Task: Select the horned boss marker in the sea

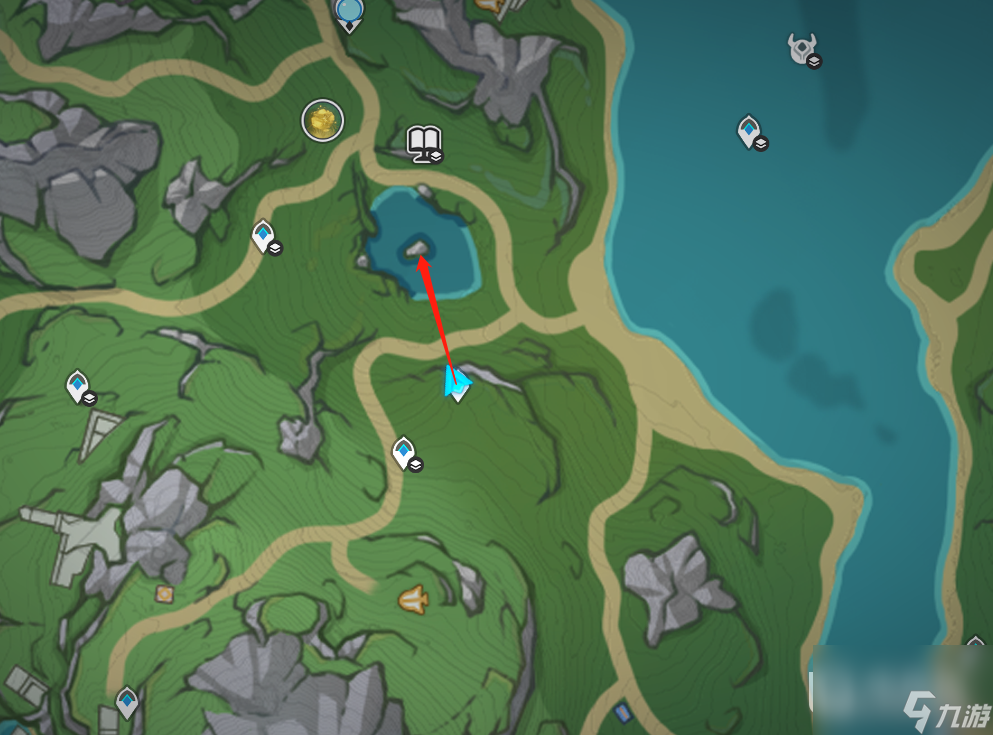Action: click(802, 48)
